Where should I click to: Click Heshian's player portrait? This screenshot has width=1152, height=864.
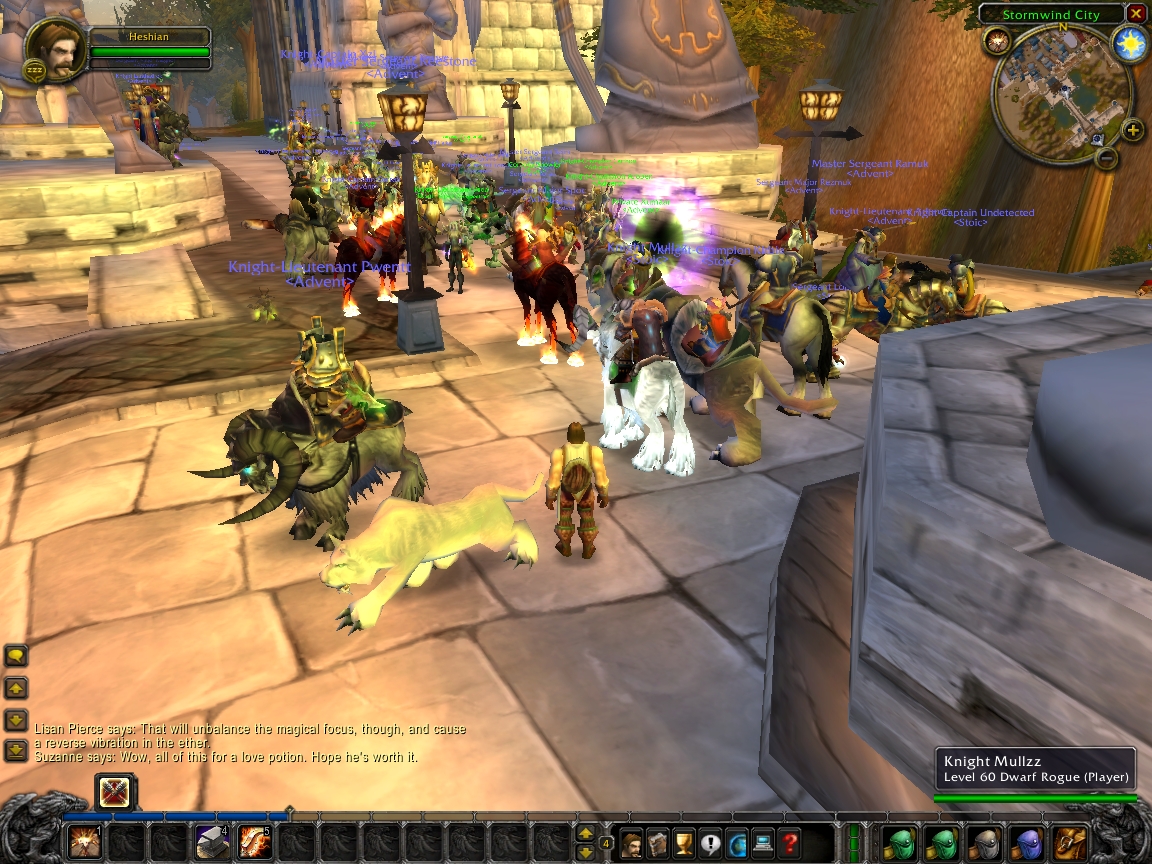coord(56,50)
